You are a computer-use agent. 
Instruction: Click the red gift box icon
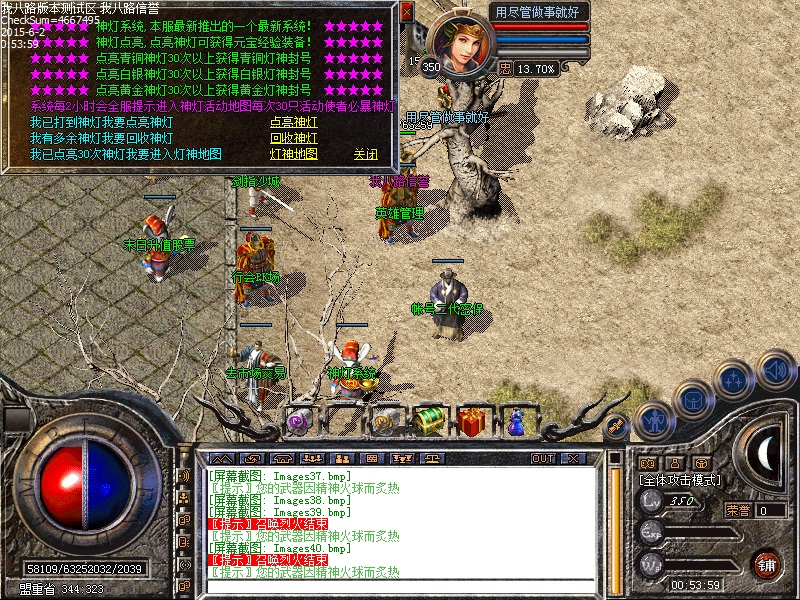point(474,421)
